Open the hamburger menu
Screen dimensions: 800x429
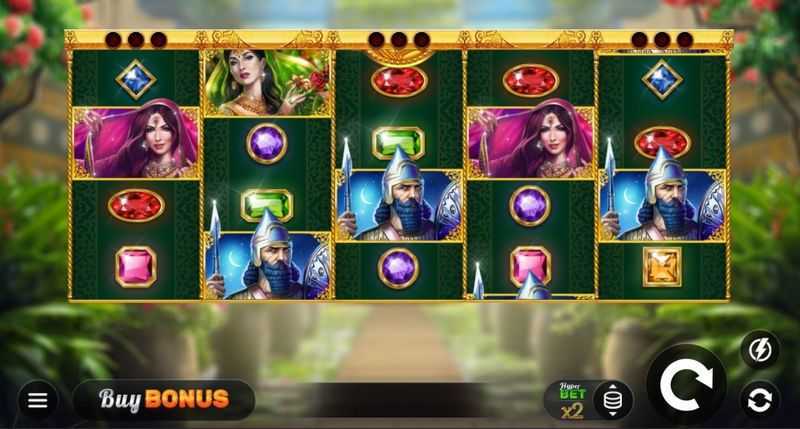pos(38,400)
